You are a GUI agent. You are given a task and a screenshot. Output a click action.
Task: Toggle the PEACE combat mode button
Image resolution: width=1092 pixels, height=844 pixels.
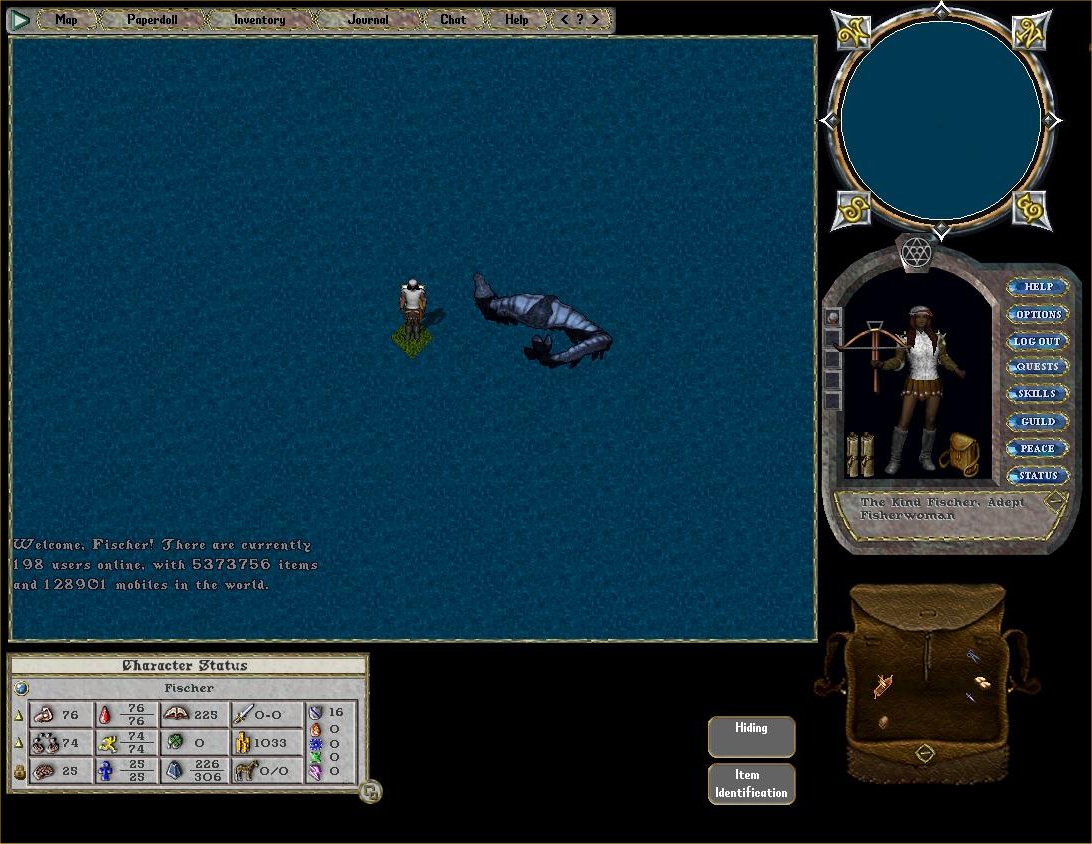[x=1038, y=448]
